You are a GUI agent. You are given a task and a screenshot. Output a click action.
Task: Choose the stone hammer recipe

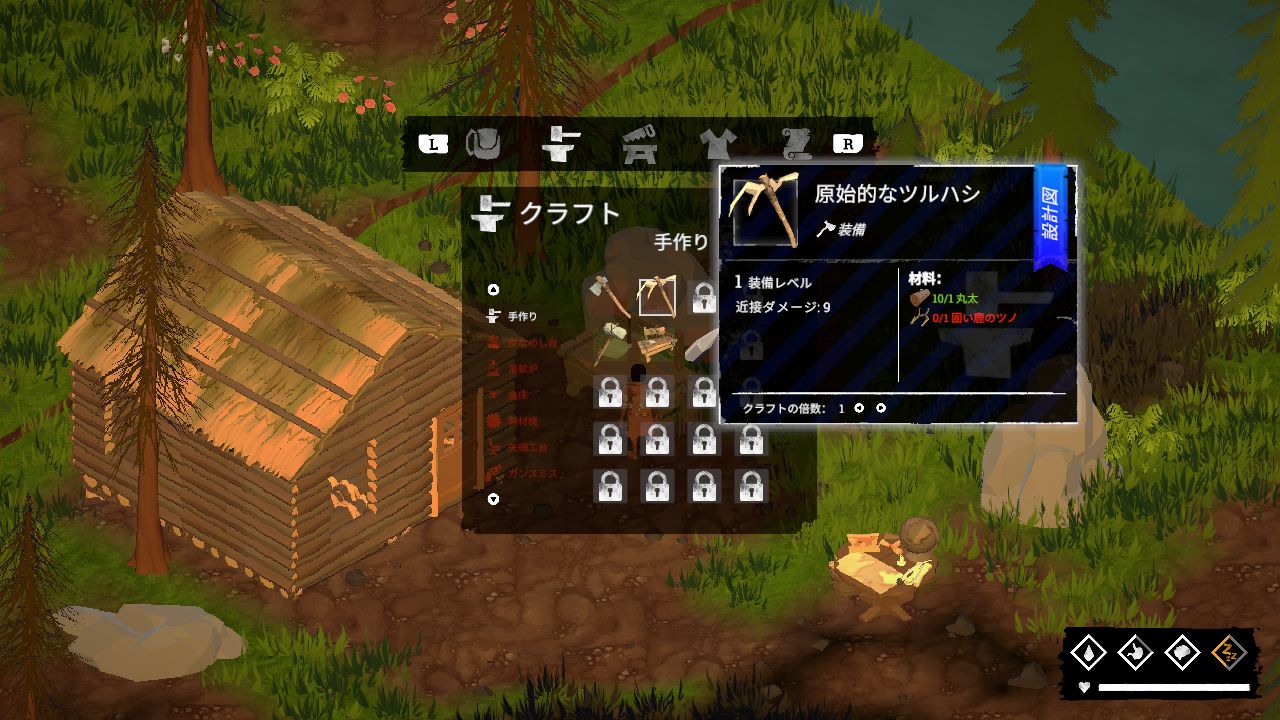[609, 344]
